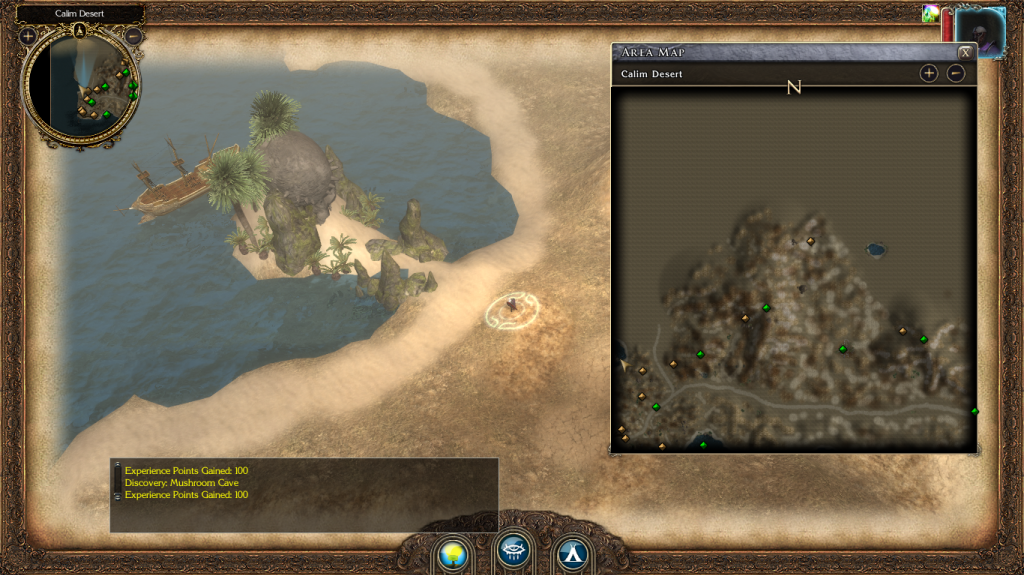Activate the eye icon button
Viewport: 1024px width, 575px height.
512,551
